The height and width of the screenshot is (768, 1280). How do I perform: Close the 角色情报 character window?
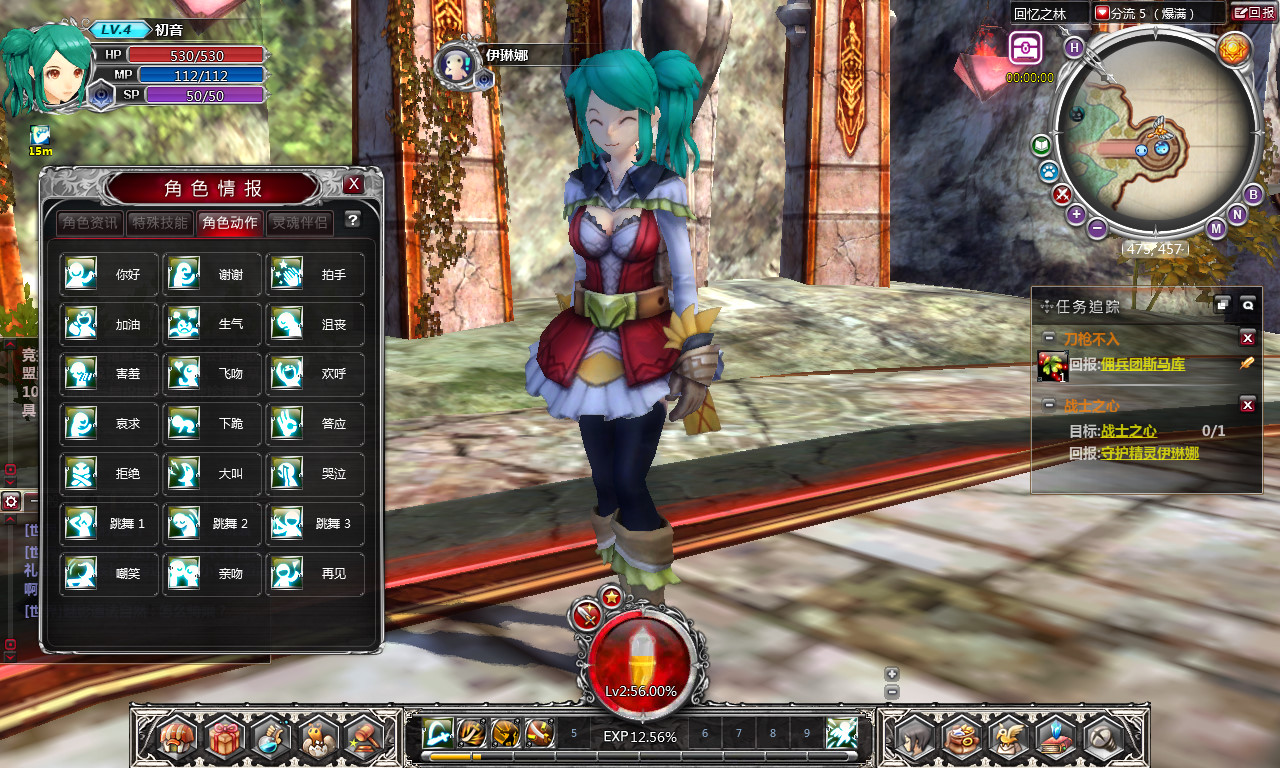pyautogui.click(x=354, y=185)
